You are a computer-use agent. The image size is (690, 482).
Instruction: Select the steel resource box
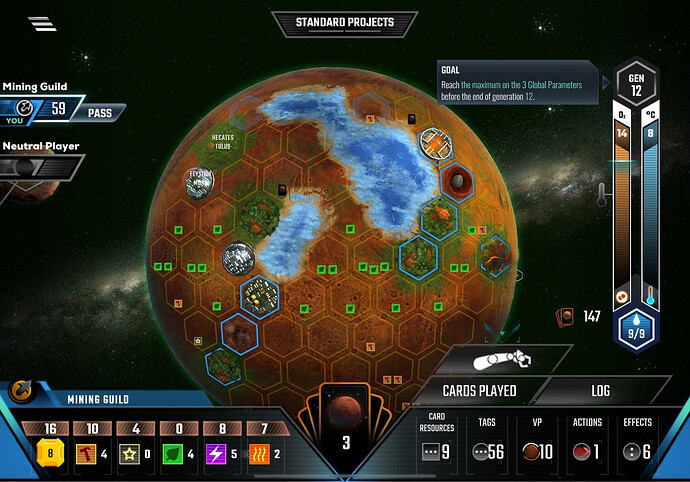pos(91,444)
